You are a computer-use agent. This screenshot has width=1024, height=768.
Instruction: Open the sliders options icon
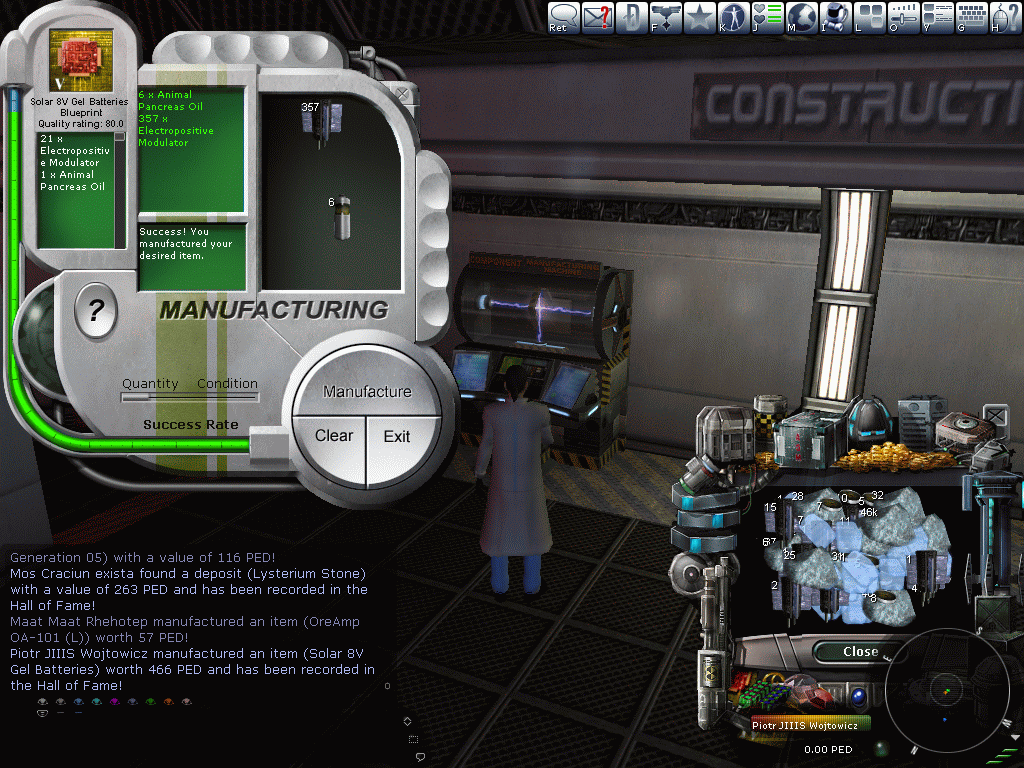point(903,16)
